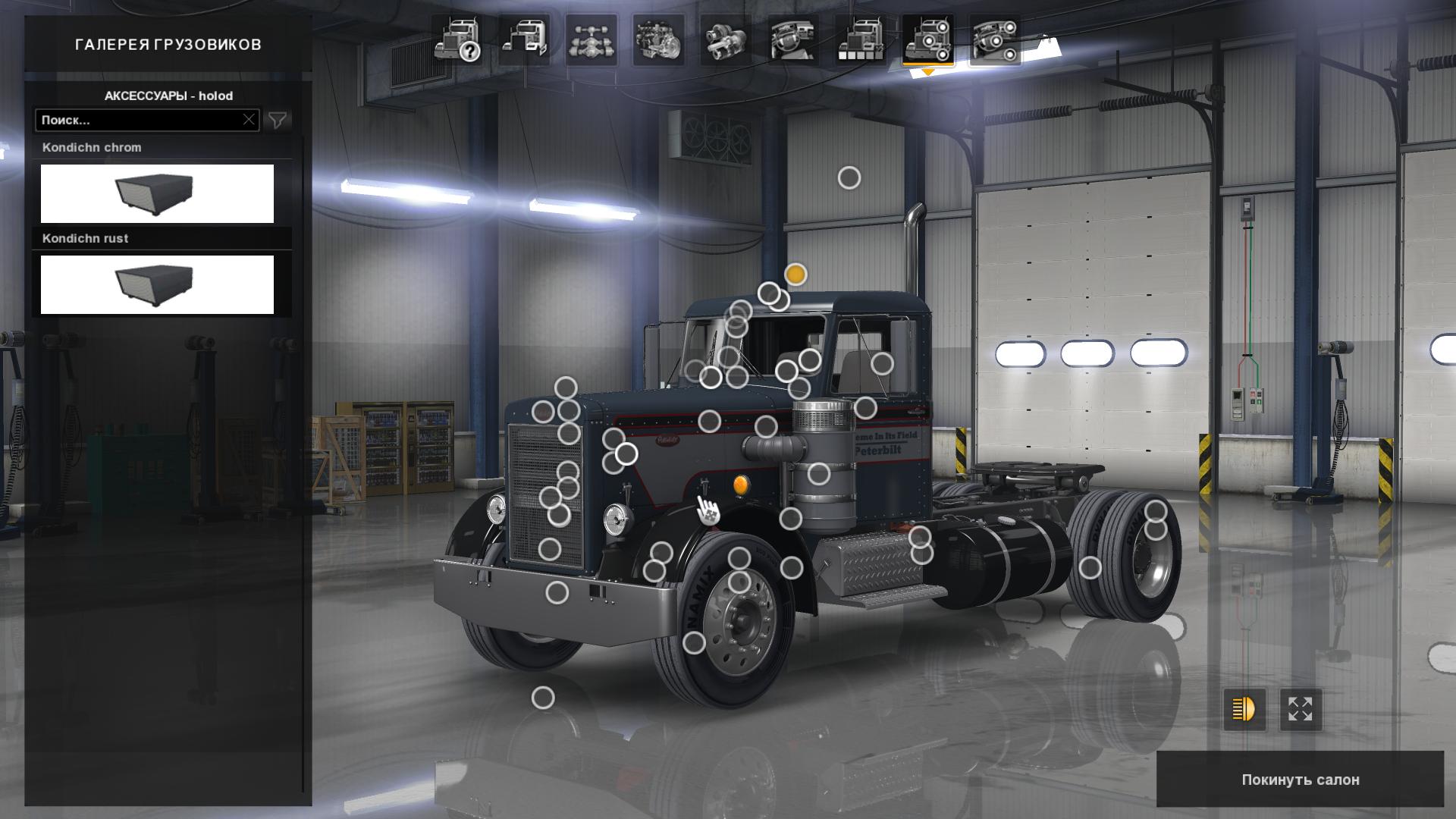Screen dimensions: 1456x819
Task: Open the interior accessories tab
Action: pos(994,40)
